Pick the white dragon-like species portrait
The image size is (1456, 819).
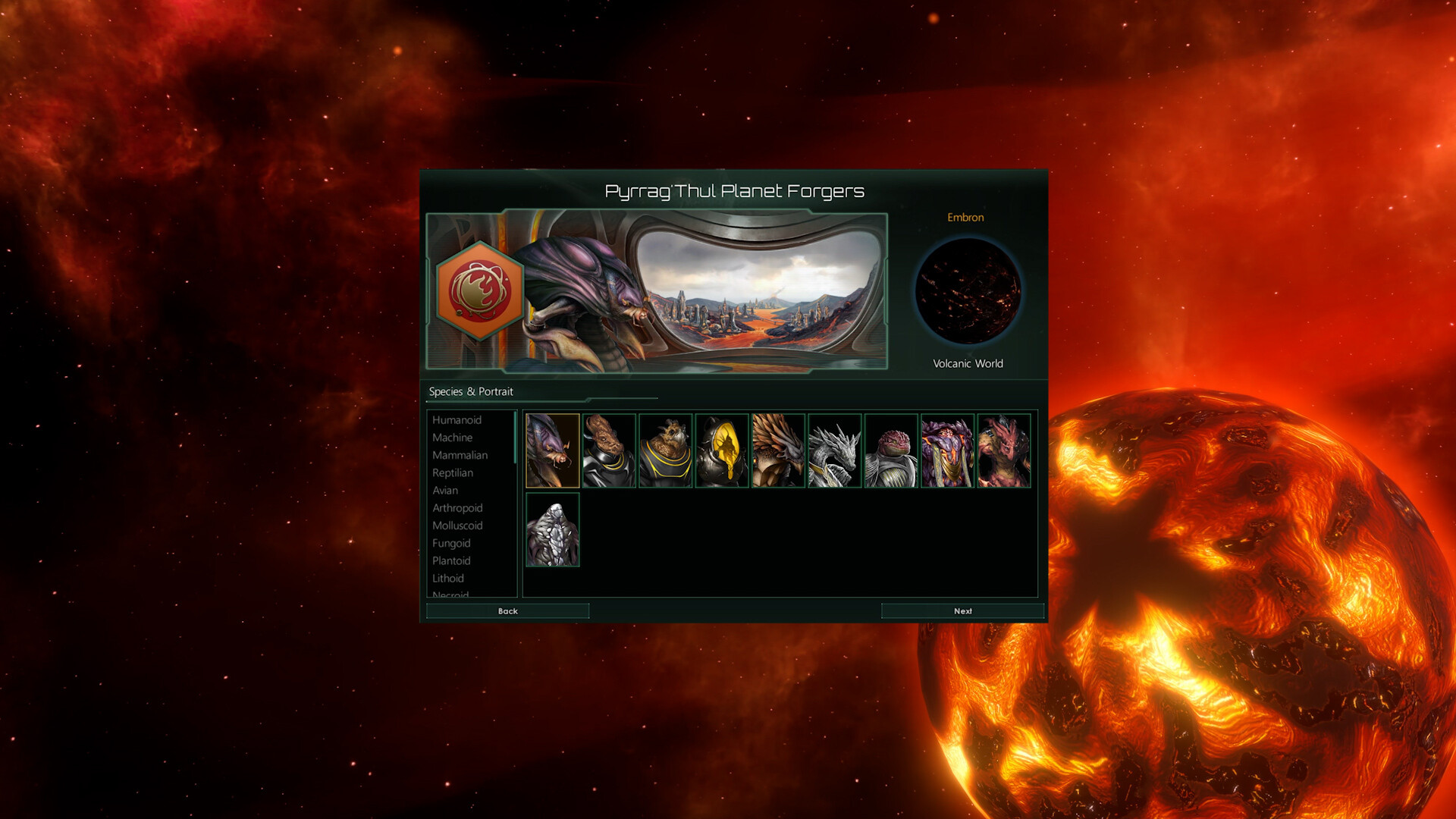(x=835, y=450)
